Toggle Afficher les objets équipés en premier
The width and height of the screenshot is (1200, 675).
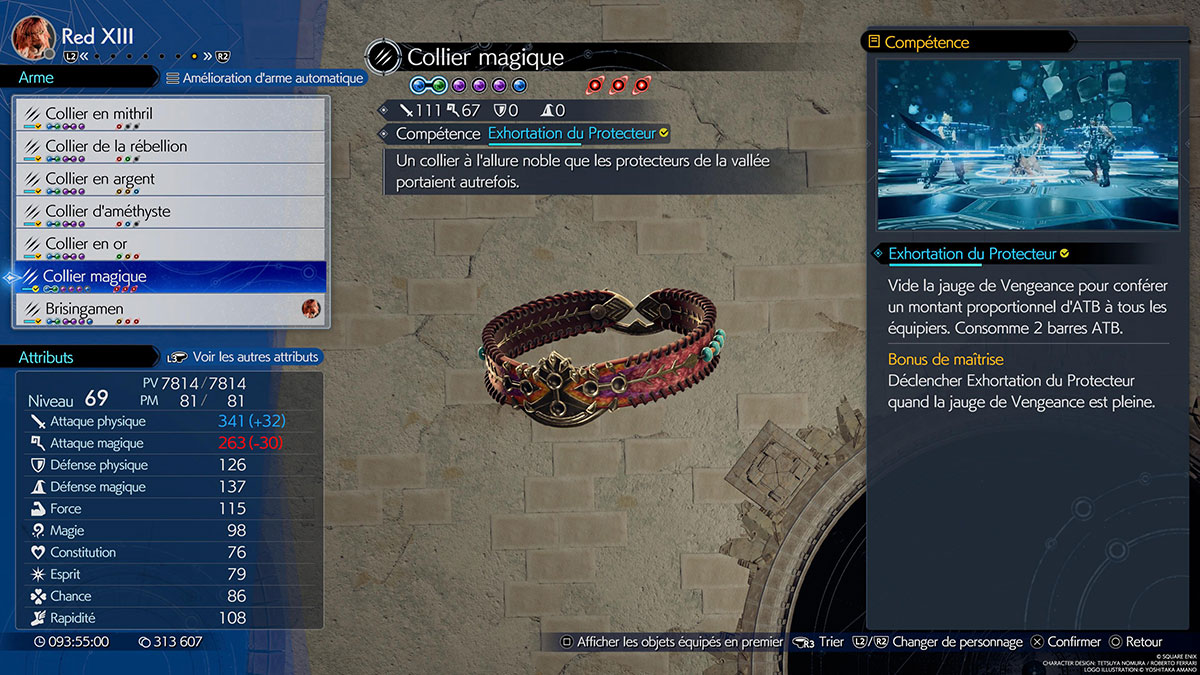(x=671, y=642)
